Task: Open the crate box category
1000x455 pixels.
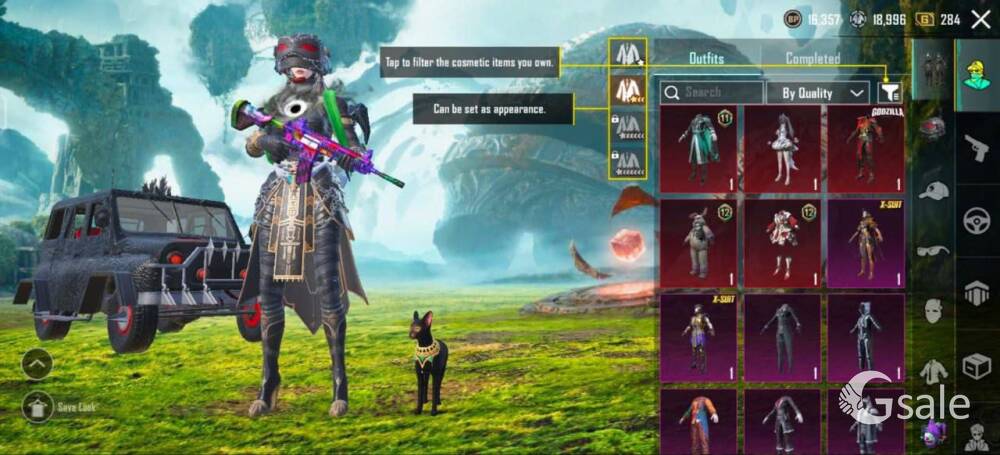Action: point(976,366)
